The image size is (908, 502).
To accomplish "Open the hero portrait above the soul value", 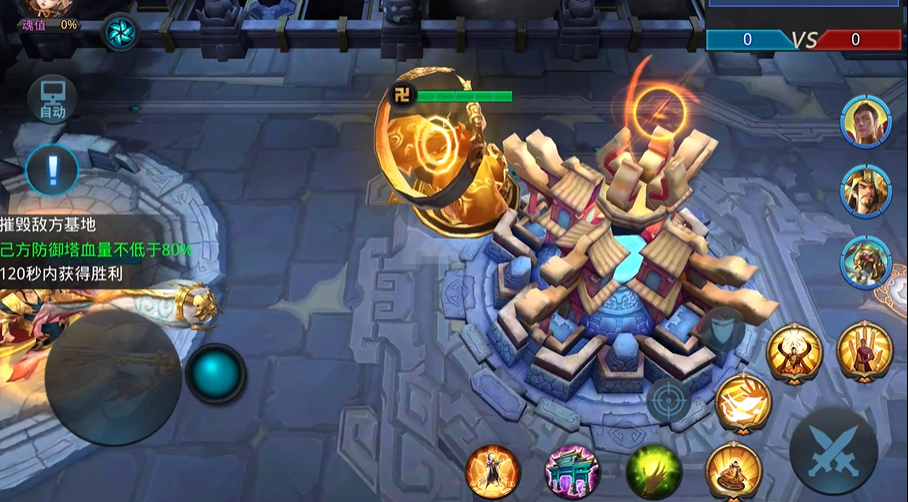I will 40,6.
